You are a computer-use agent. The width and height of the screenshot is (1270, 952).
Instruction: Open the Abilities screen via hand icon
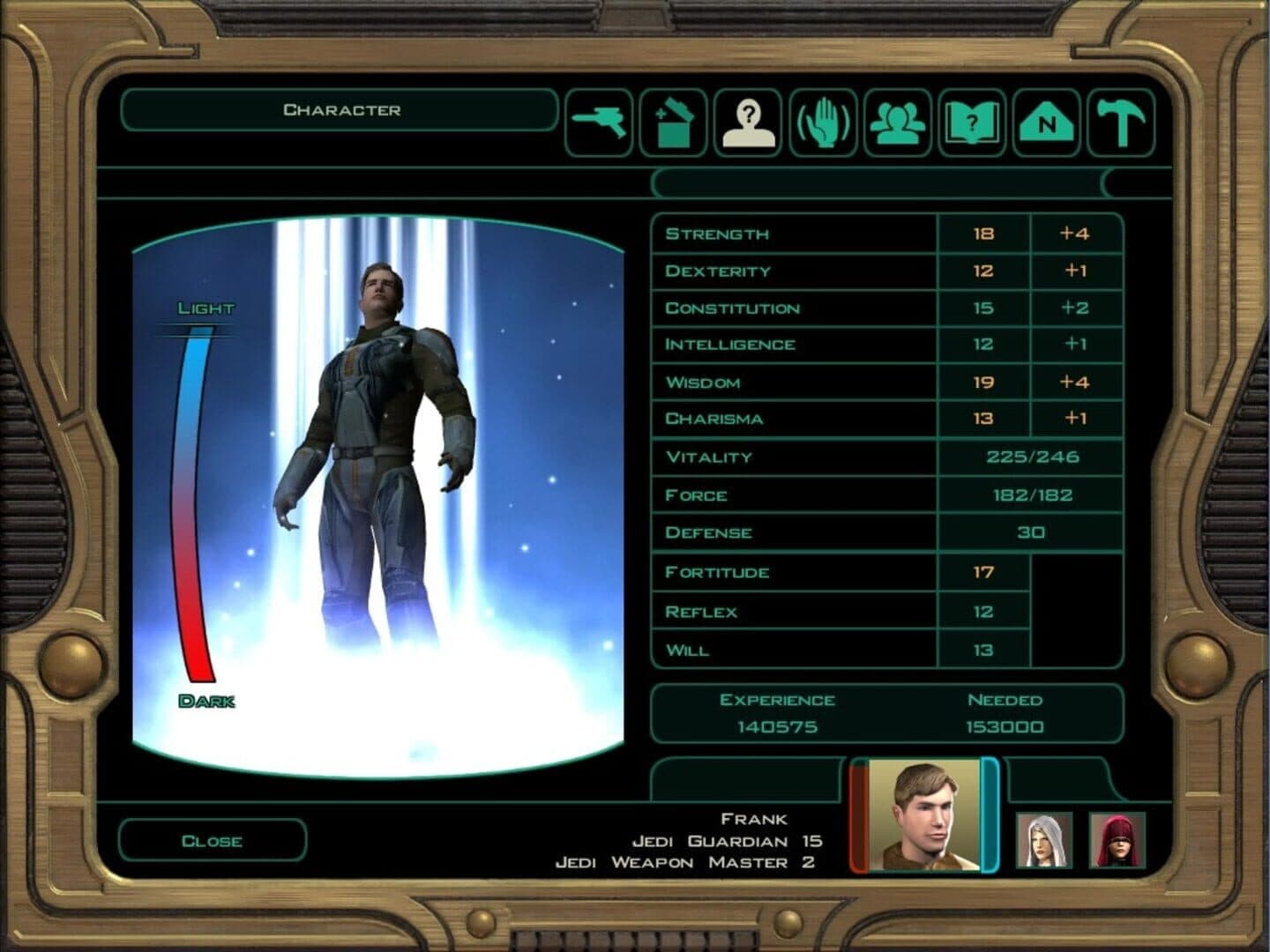point(822,123)
